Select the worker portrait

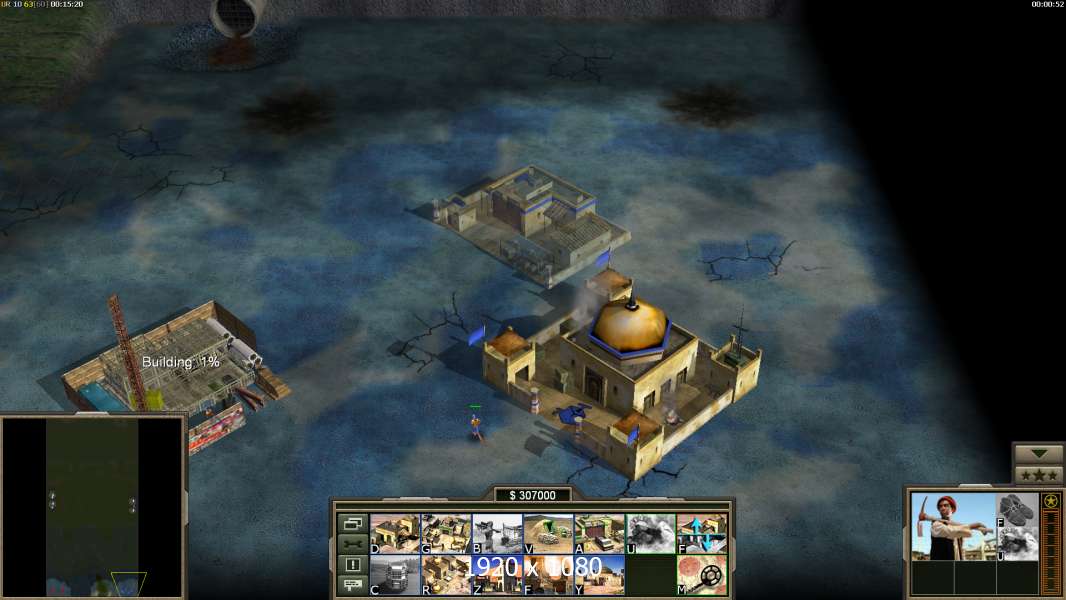[x=953, y=526]
